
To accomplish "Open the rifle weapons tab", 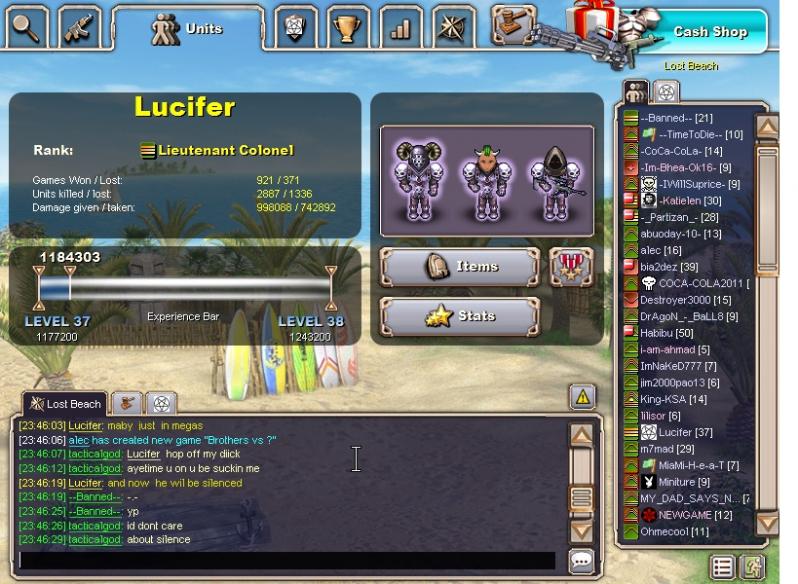I will (80, 28).
